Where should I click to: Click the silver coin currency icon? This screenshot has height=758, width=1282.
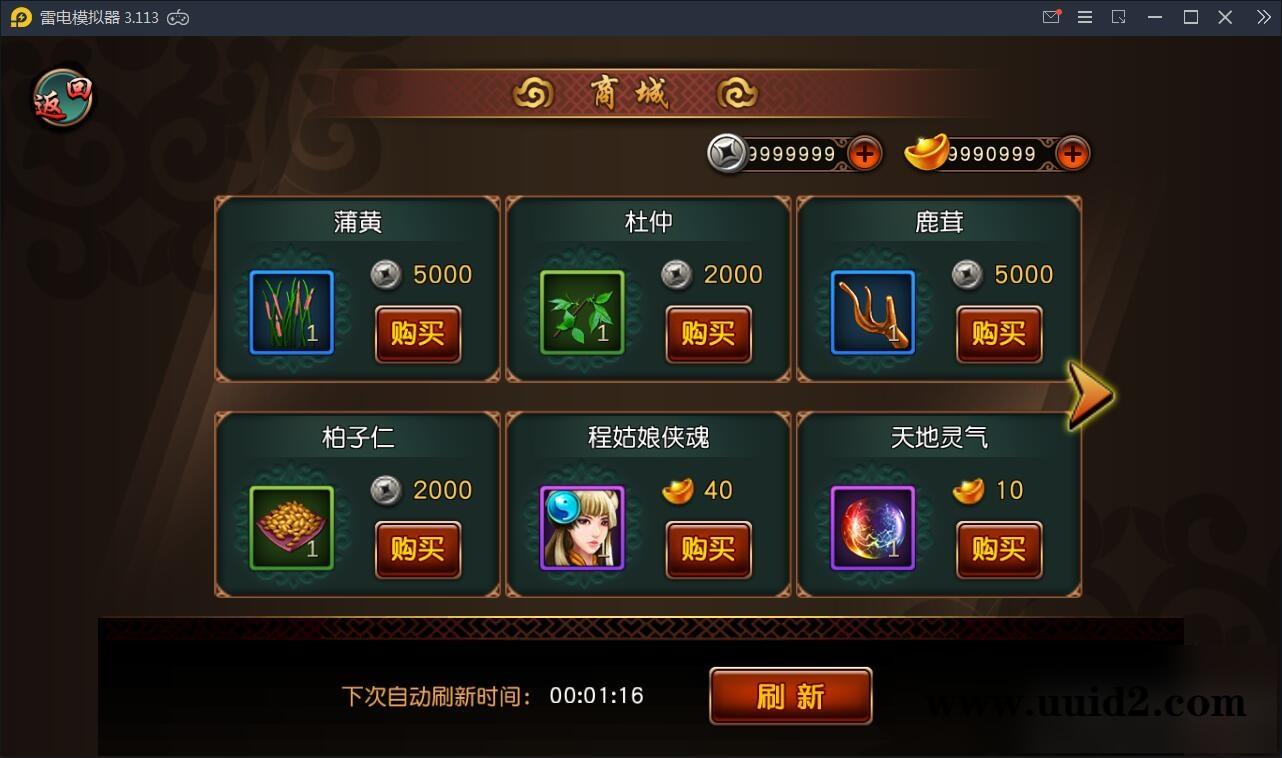727,153
